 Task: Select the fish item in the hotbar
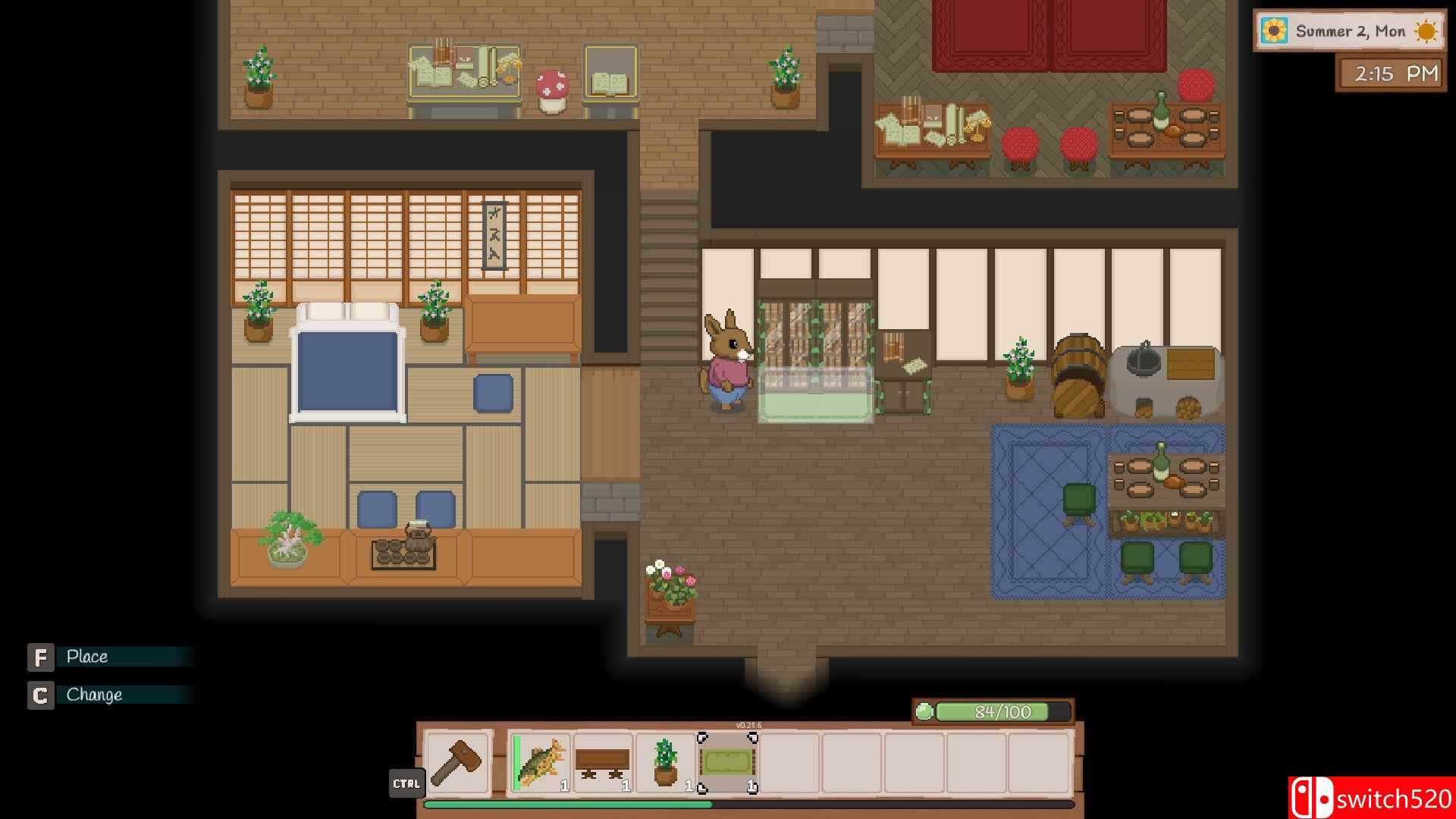pyautogui.click(x=540, y=764)
